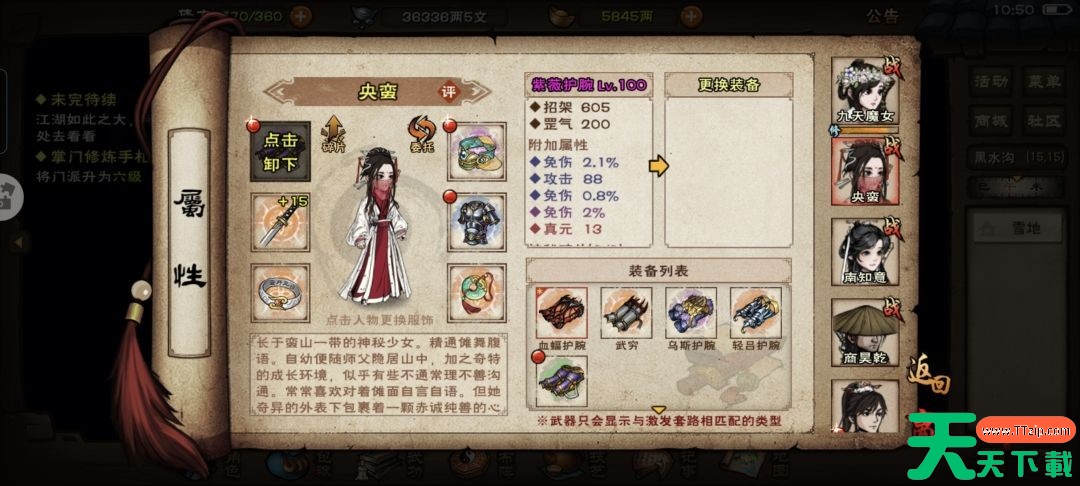Viewport: 1080px width, 486px height.
Task: Click the 返回 return button
Action: (928, 385)
